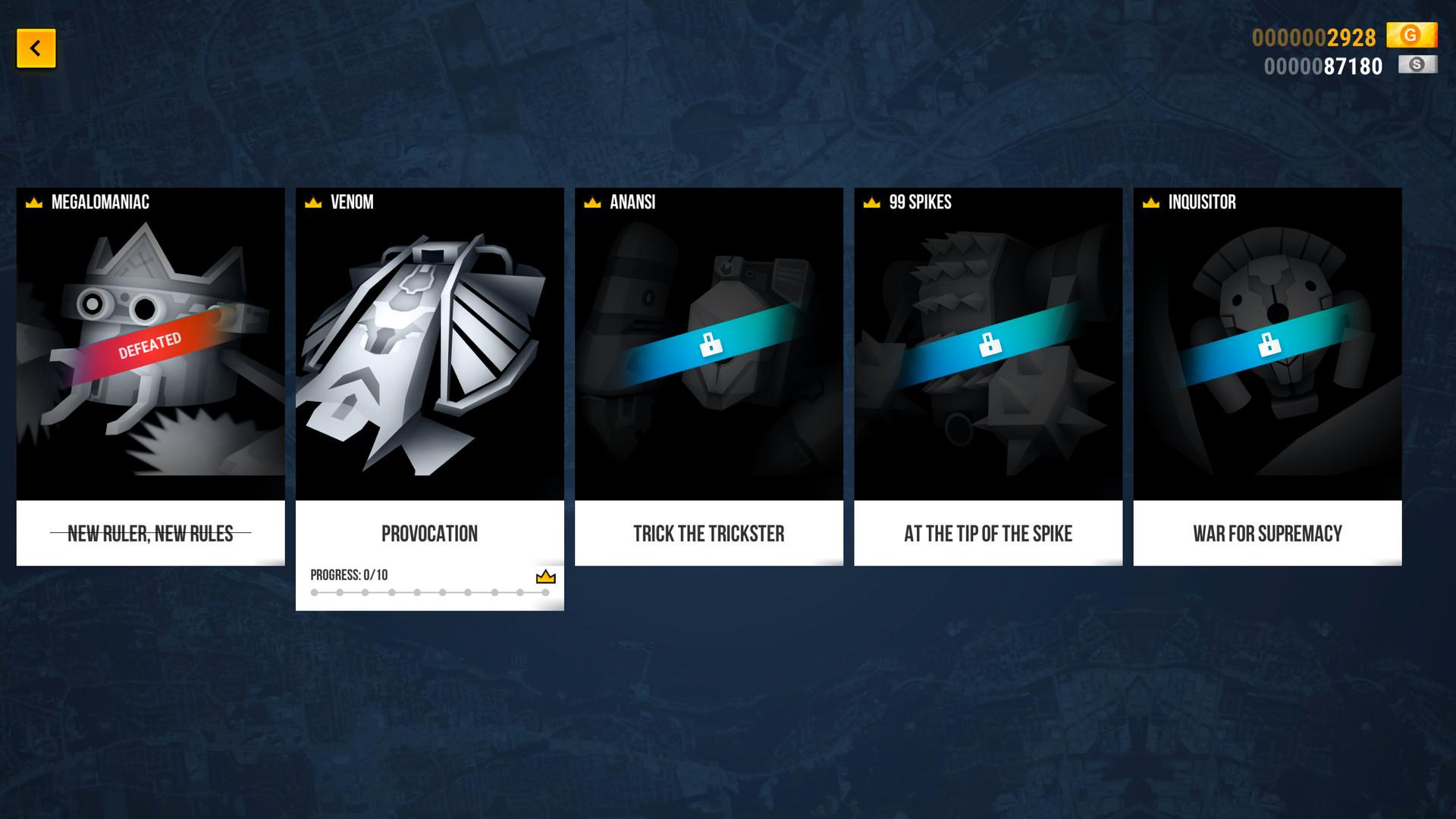Open the Venom boss card
Viewport: 1456px width, 819px height.
click(429, 345)
